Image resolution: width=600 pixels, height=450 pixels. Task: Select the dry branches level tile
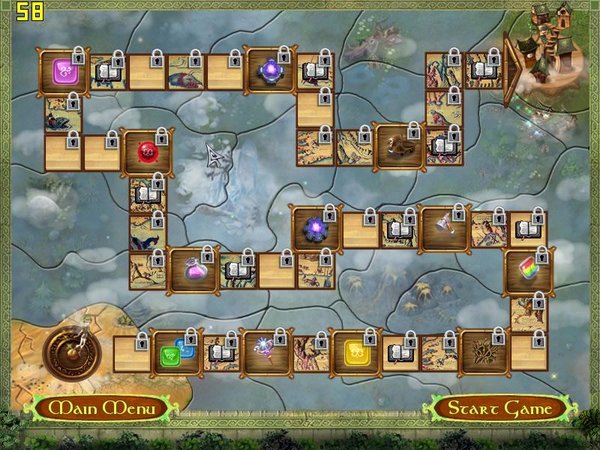click(483, 352)
